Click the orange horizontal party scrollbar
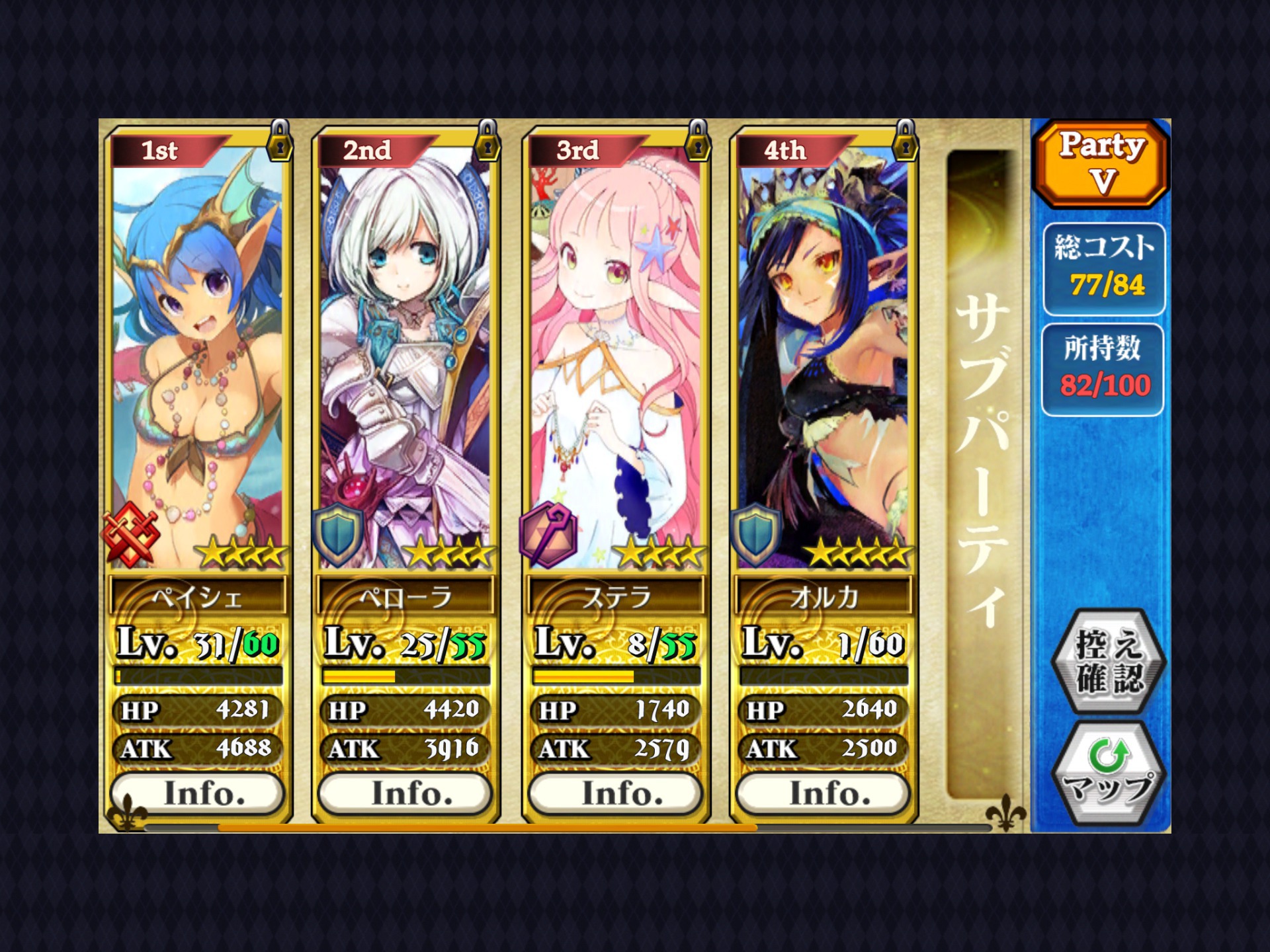This screenshot has width=1270, height=952. 487,827
